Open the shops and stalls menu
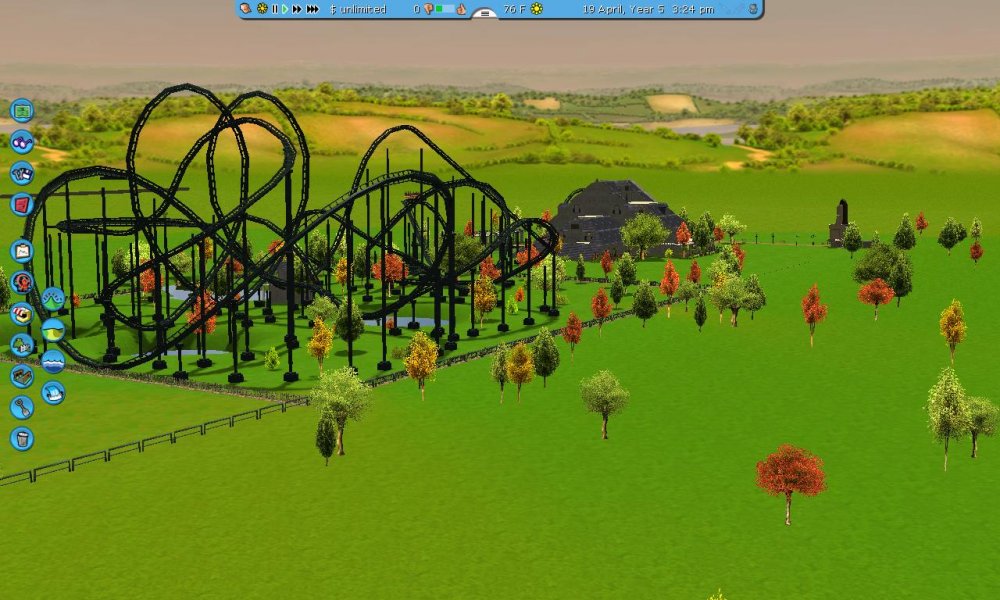The height and width of the screenshot is (600, 1000). click(22, 313)
